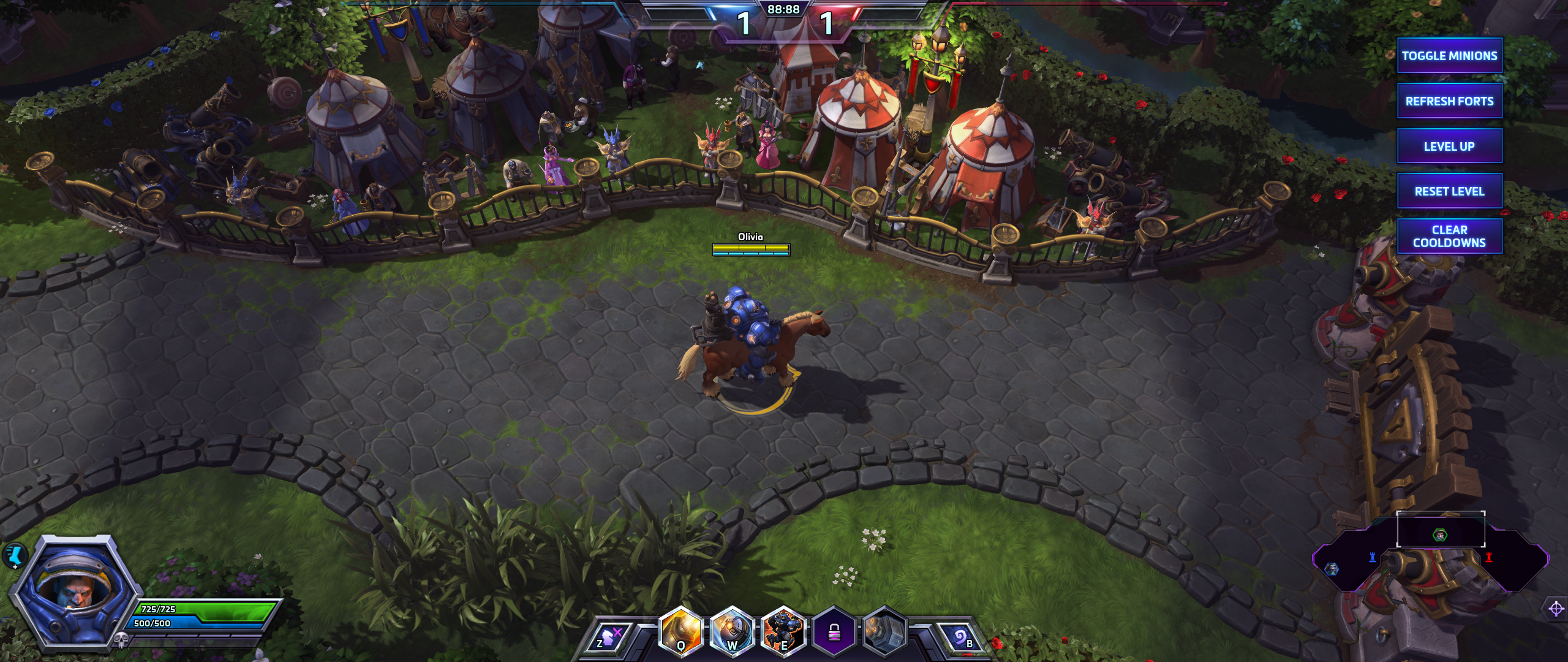Use the grenade W ability

point(731,631)
